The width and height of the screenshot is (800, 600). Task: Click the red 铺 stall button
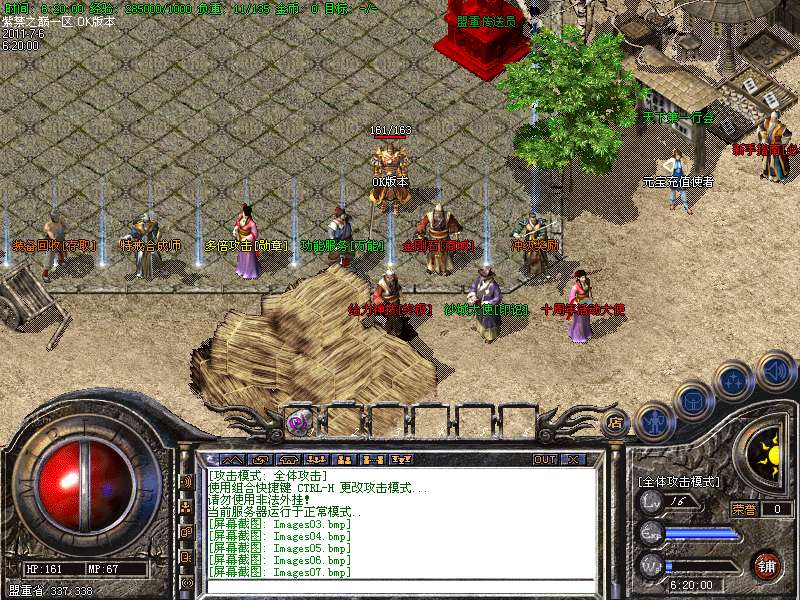pyautogui.click(x=768, y=565)
